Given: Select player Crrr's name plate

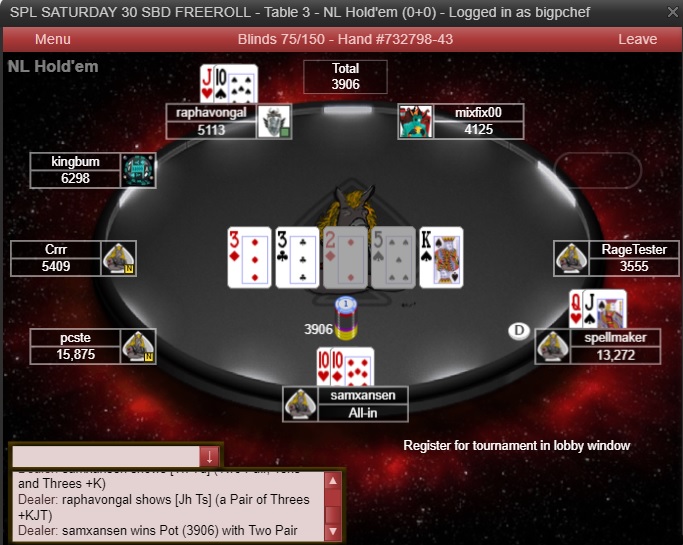Looking at the screenshot, I should click(56, 250).
